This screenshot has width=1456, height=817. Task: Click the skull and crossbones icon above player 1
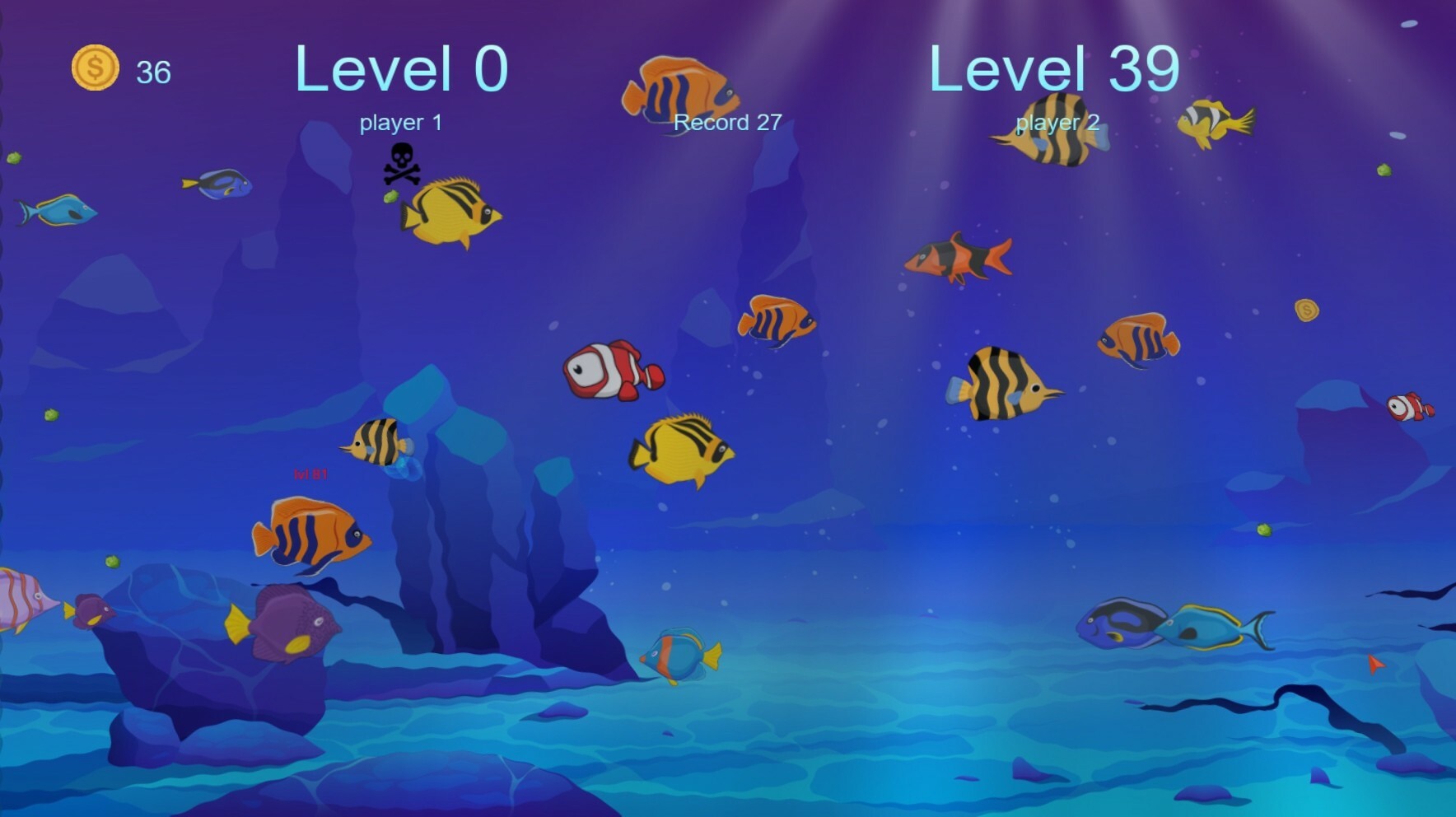tap(400, 159)
